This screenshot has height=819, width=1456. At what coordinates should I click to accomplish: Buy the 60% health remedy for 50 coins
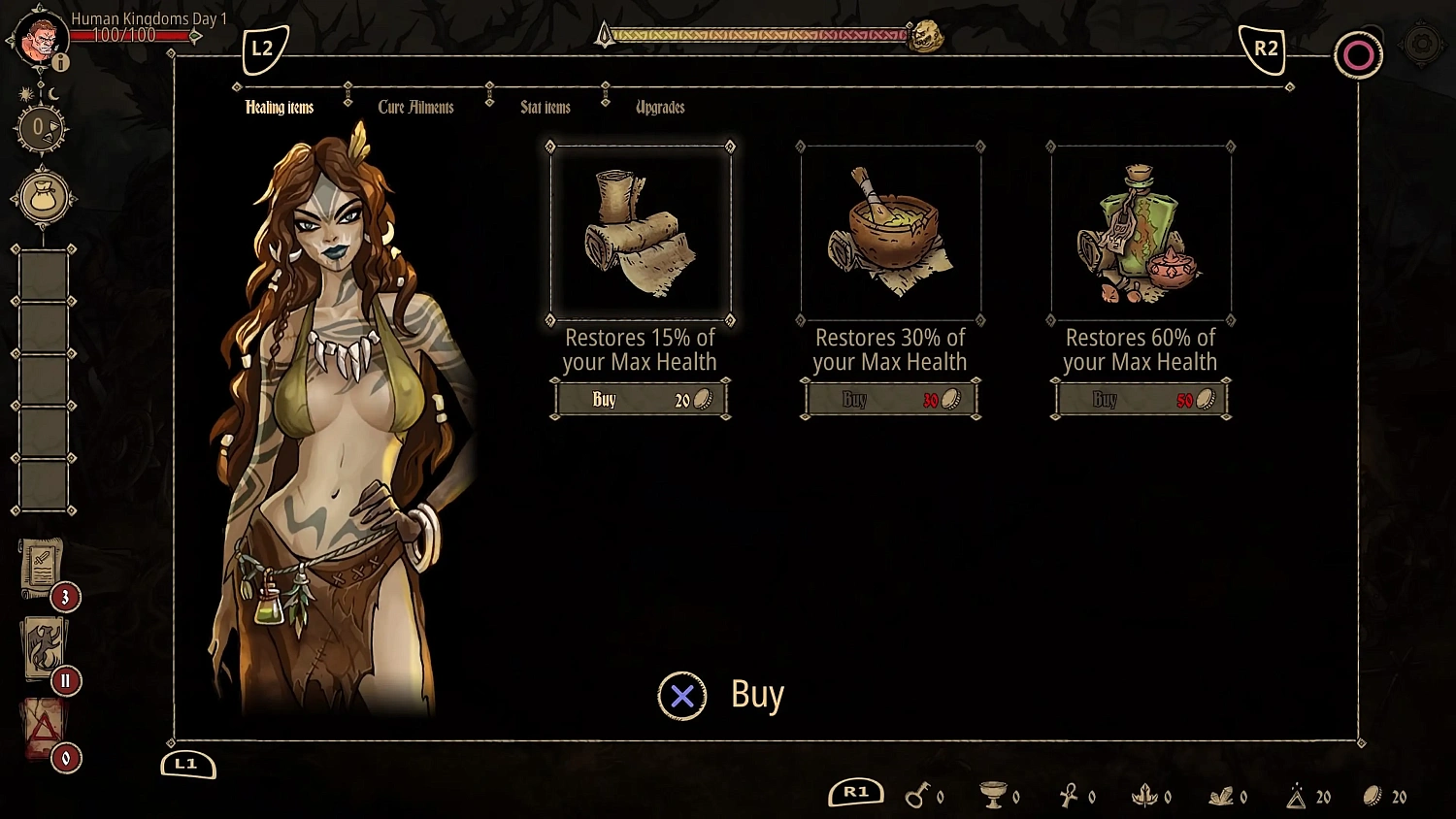point(1141,398)
